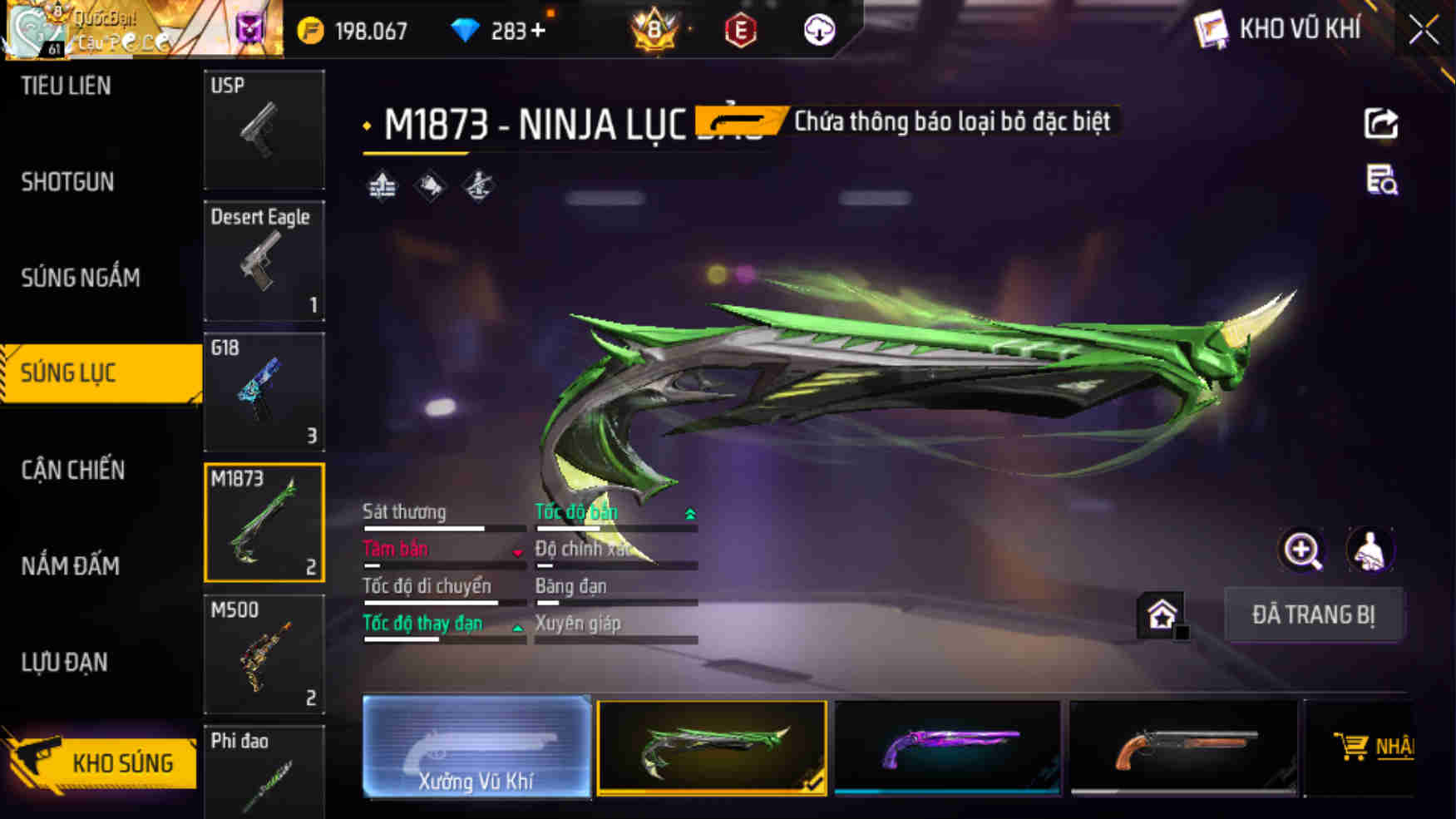Switch to the SHOTGUN tab
Image resolution: width=1456 pixels, height=819 pixels.
pyautogui.click(x=67, y=181)
